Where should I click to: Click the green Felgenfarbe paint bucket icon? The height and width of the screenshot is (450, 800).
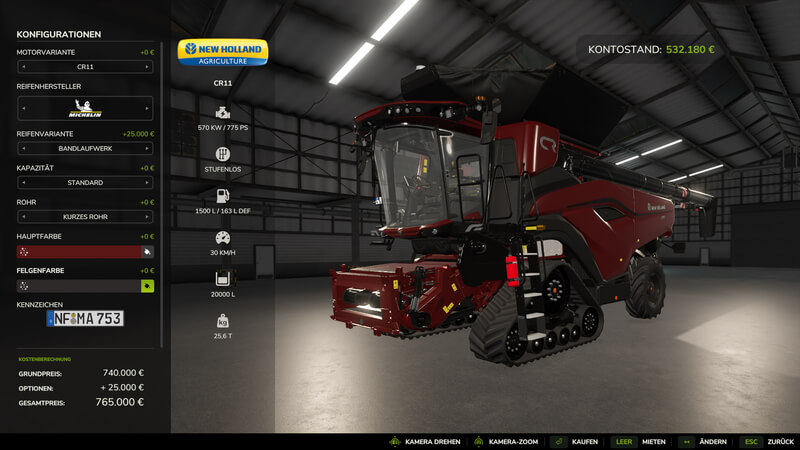(x=148, y=286)
